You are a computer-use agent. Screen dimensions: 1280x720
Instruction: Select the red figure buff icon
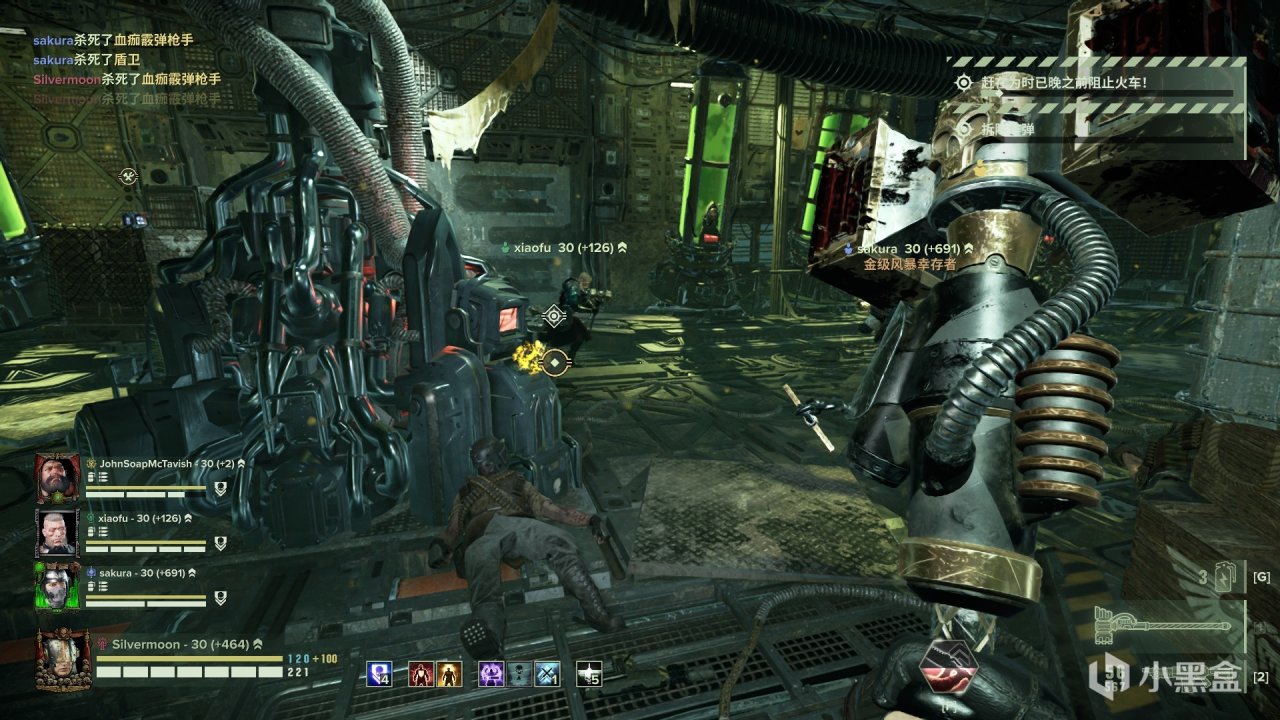pos(421,674)
